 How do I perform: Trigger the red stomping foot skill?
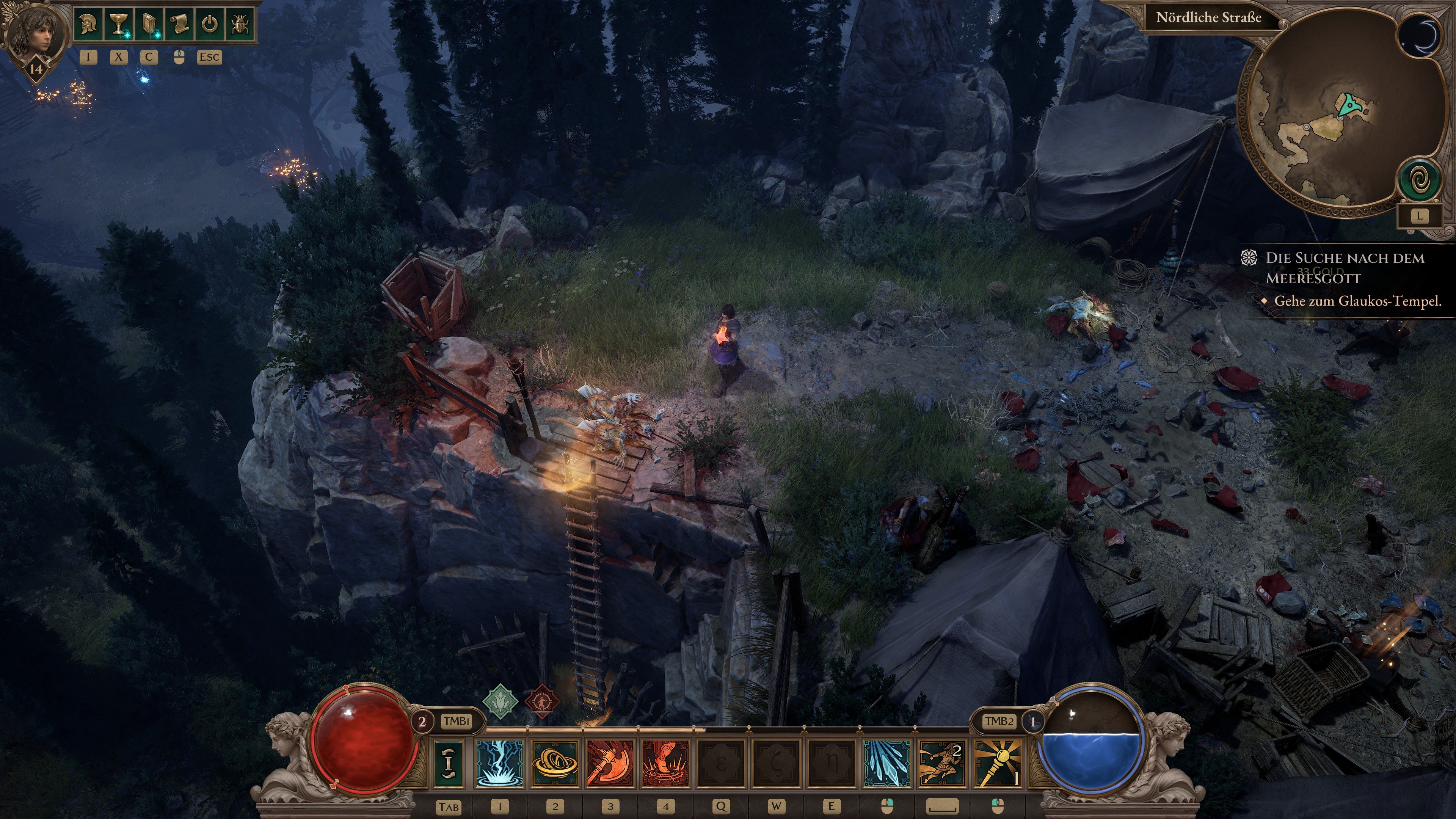[666, 763]
